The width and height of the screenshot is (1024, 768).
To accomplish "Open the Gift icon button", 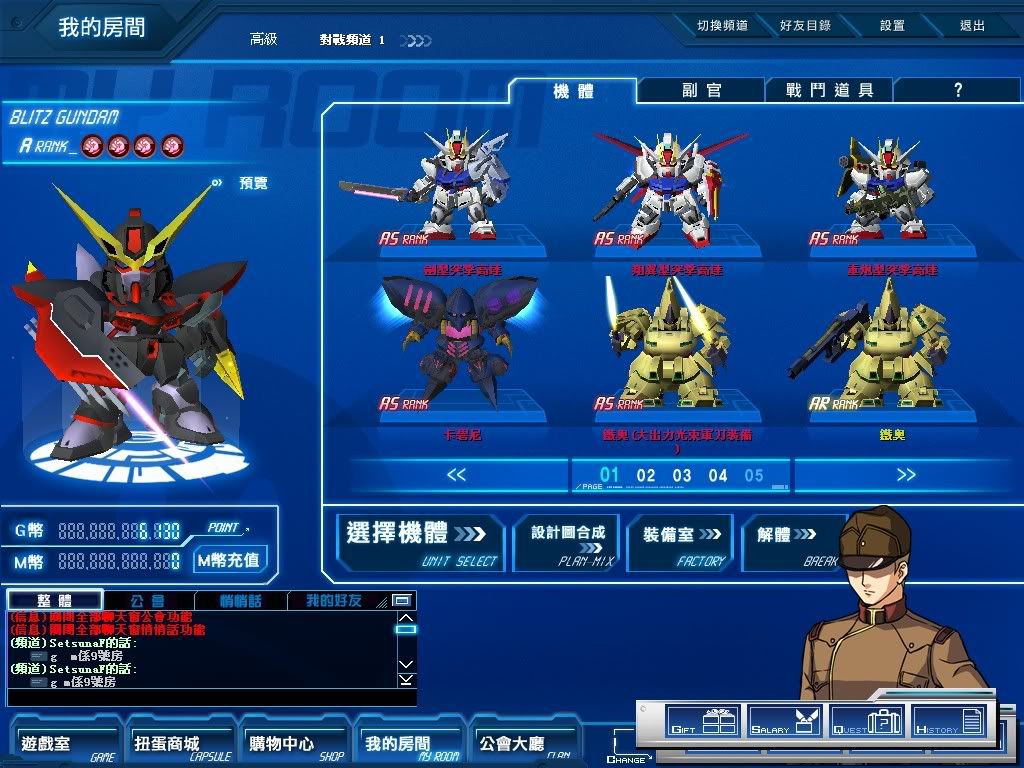I will coord(703,721).
